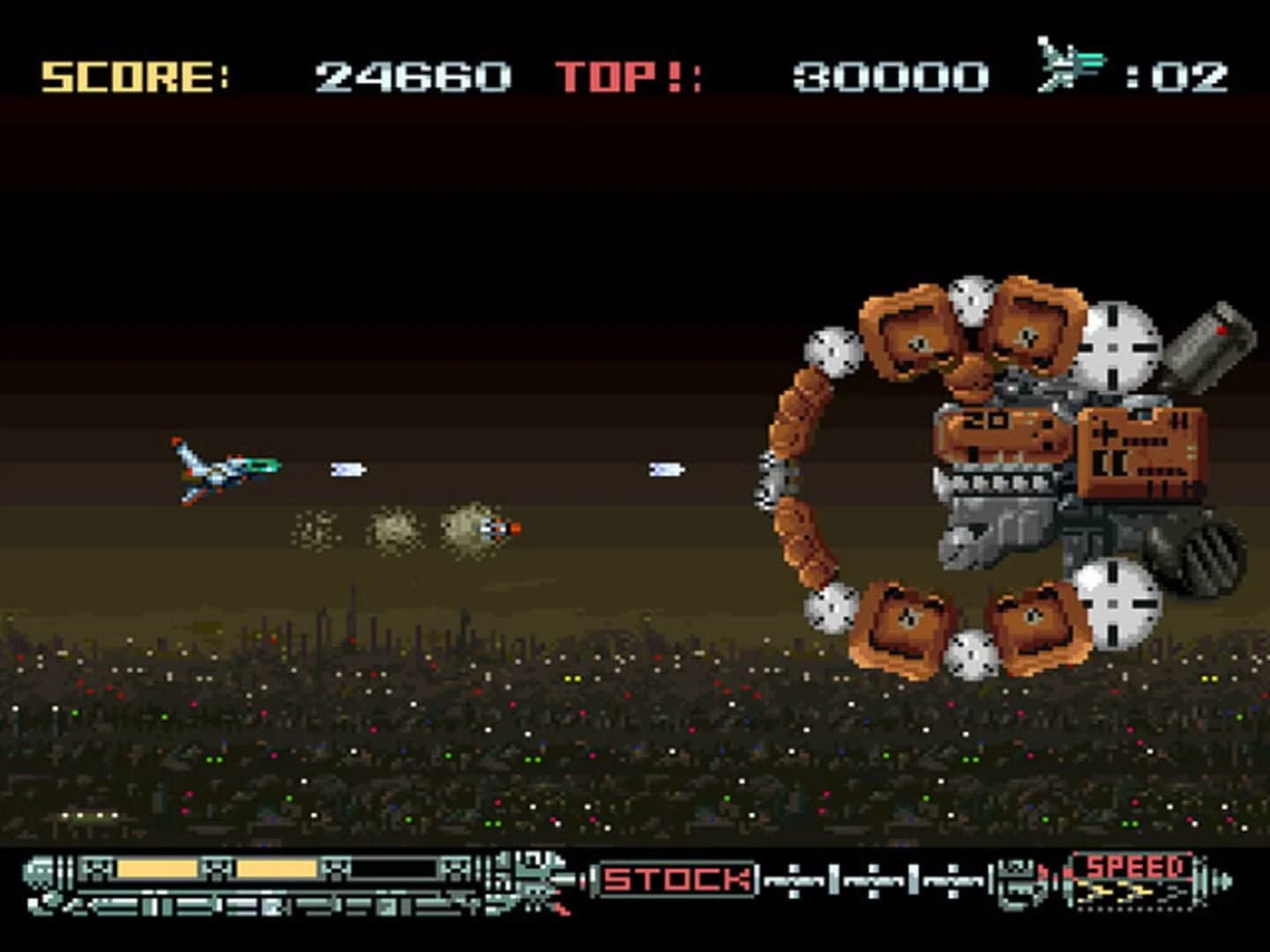Click the score value 24660
The height and width of the screenshot is (952, 1270).
click(x=410, y=75)
